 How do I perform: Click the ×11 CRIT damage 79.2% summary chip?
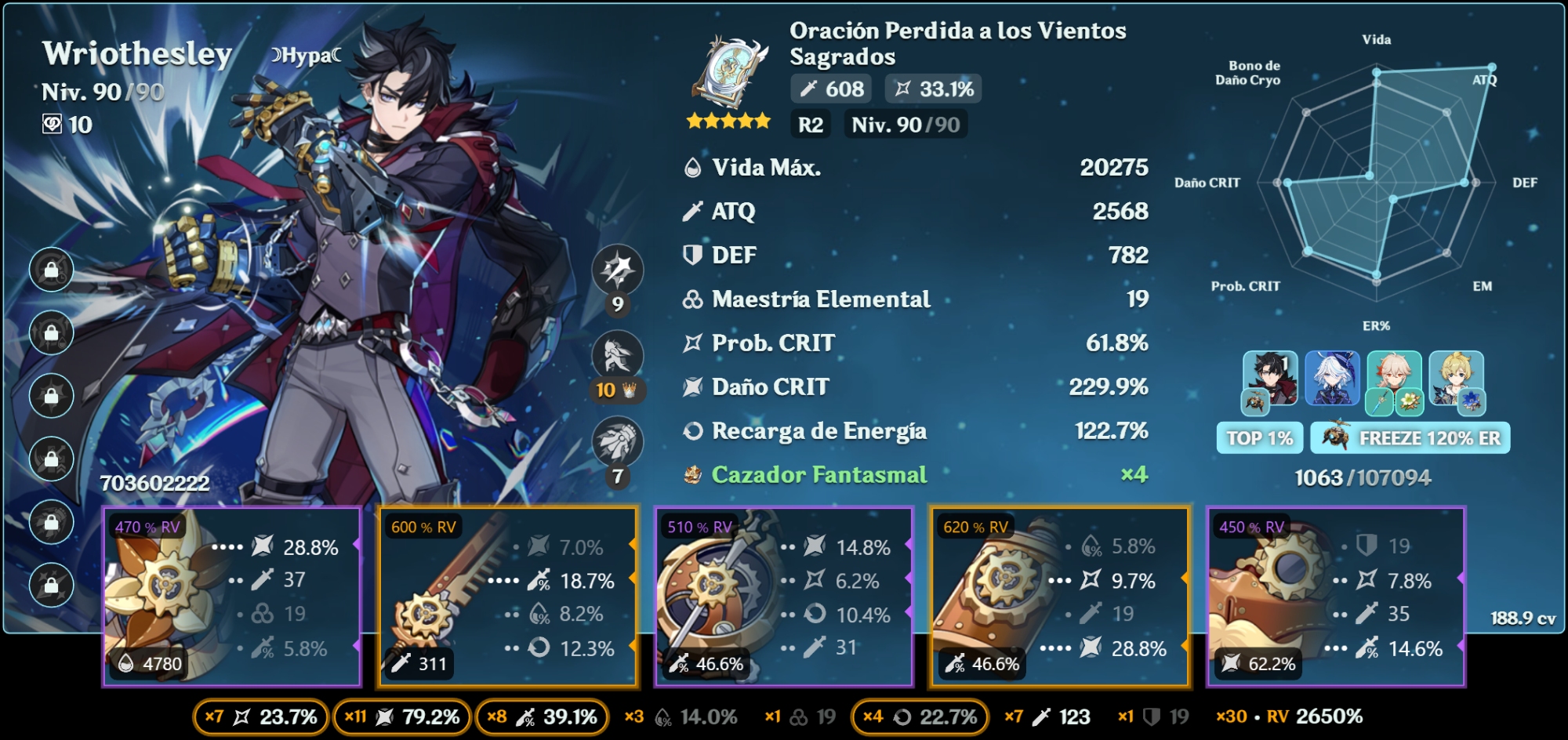coord(402,717)
